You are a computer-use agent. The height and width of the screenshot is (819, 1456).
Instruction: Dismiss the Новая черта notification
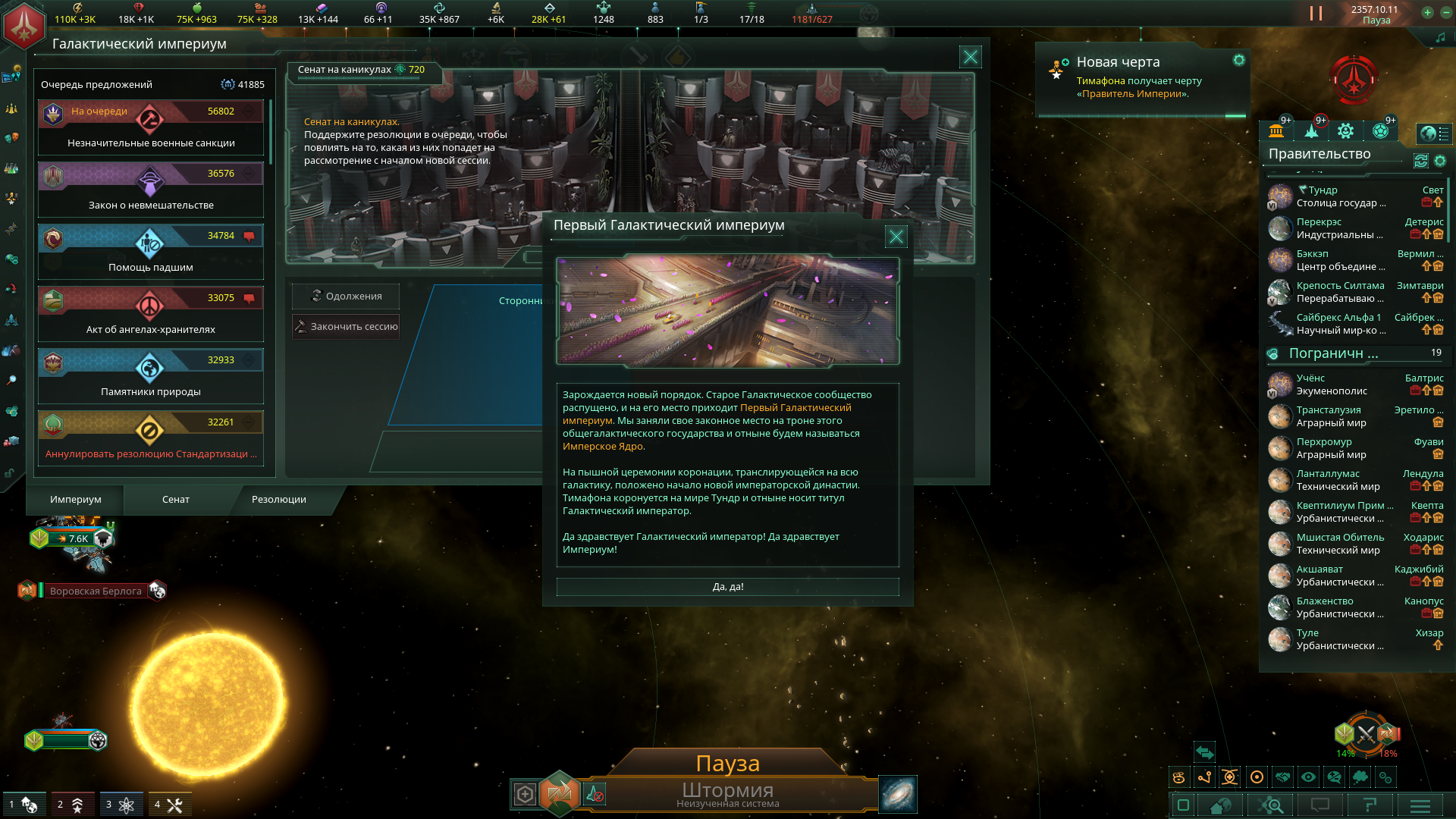[x=1238, y=61]
